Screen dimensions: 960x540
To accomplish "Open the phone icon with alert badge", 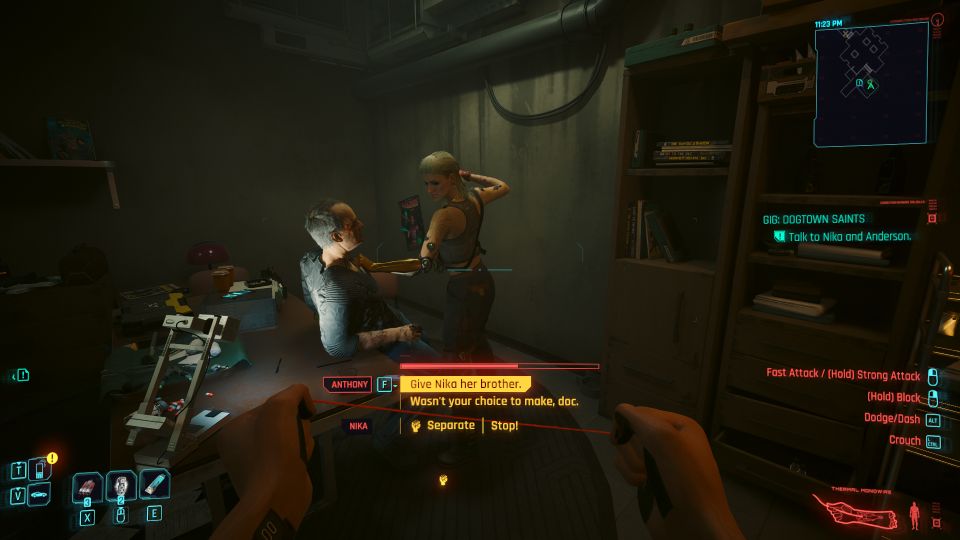I will click(39, 468).
